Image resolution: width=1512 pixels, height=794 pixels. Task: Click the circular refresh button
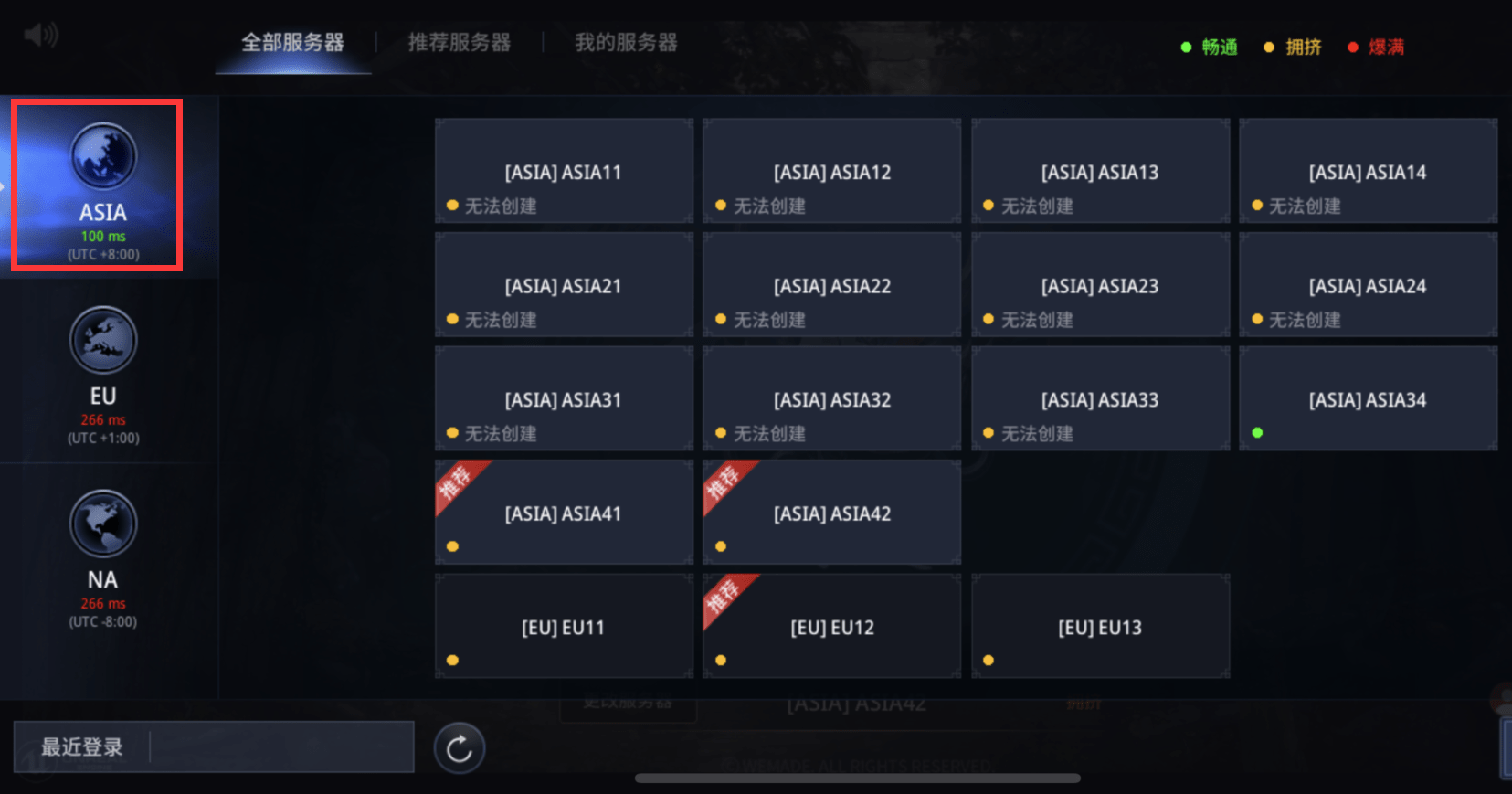(x=459, y=748)
